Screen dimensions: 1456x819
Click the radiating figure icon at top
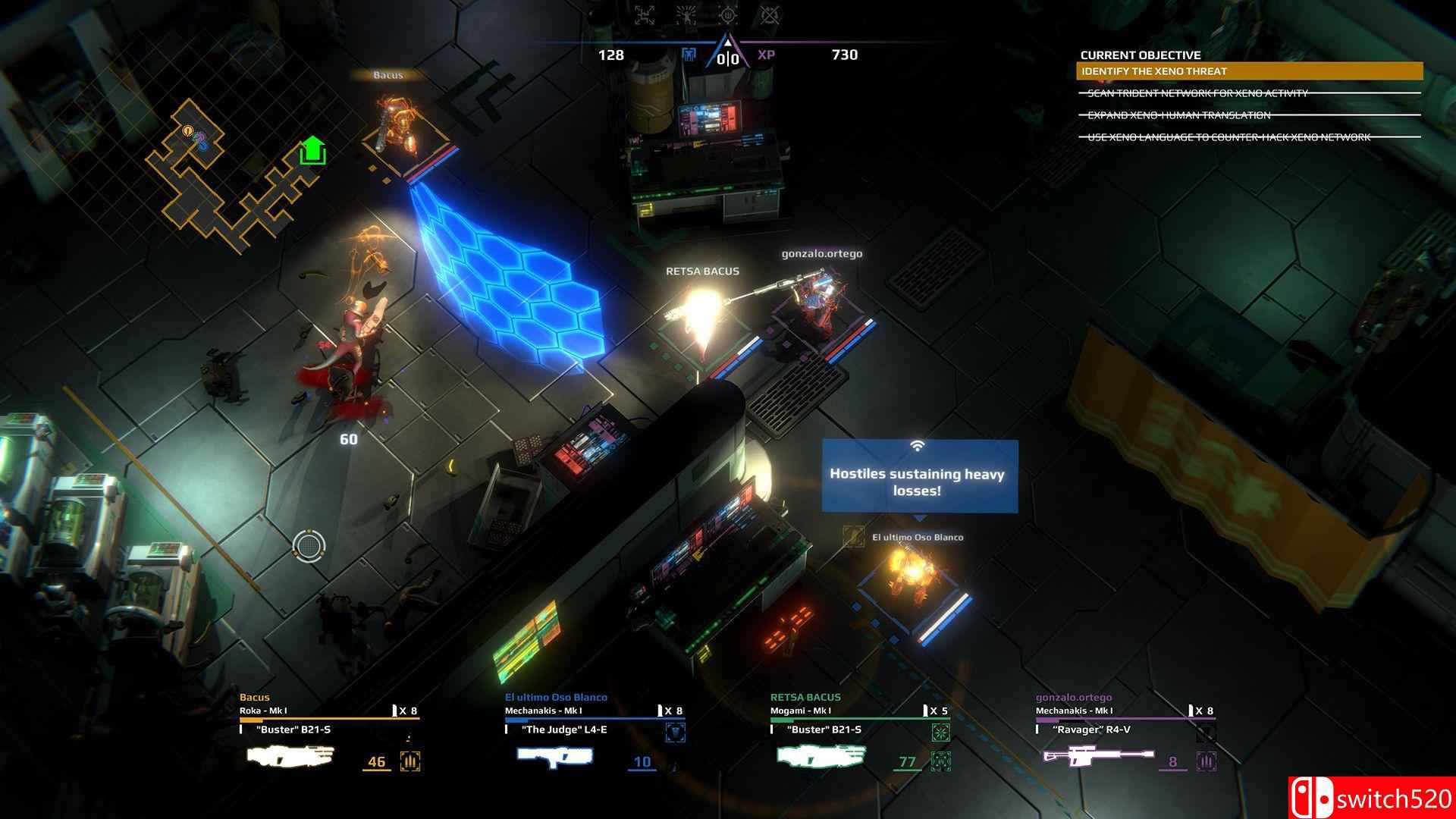pos(686,14)
